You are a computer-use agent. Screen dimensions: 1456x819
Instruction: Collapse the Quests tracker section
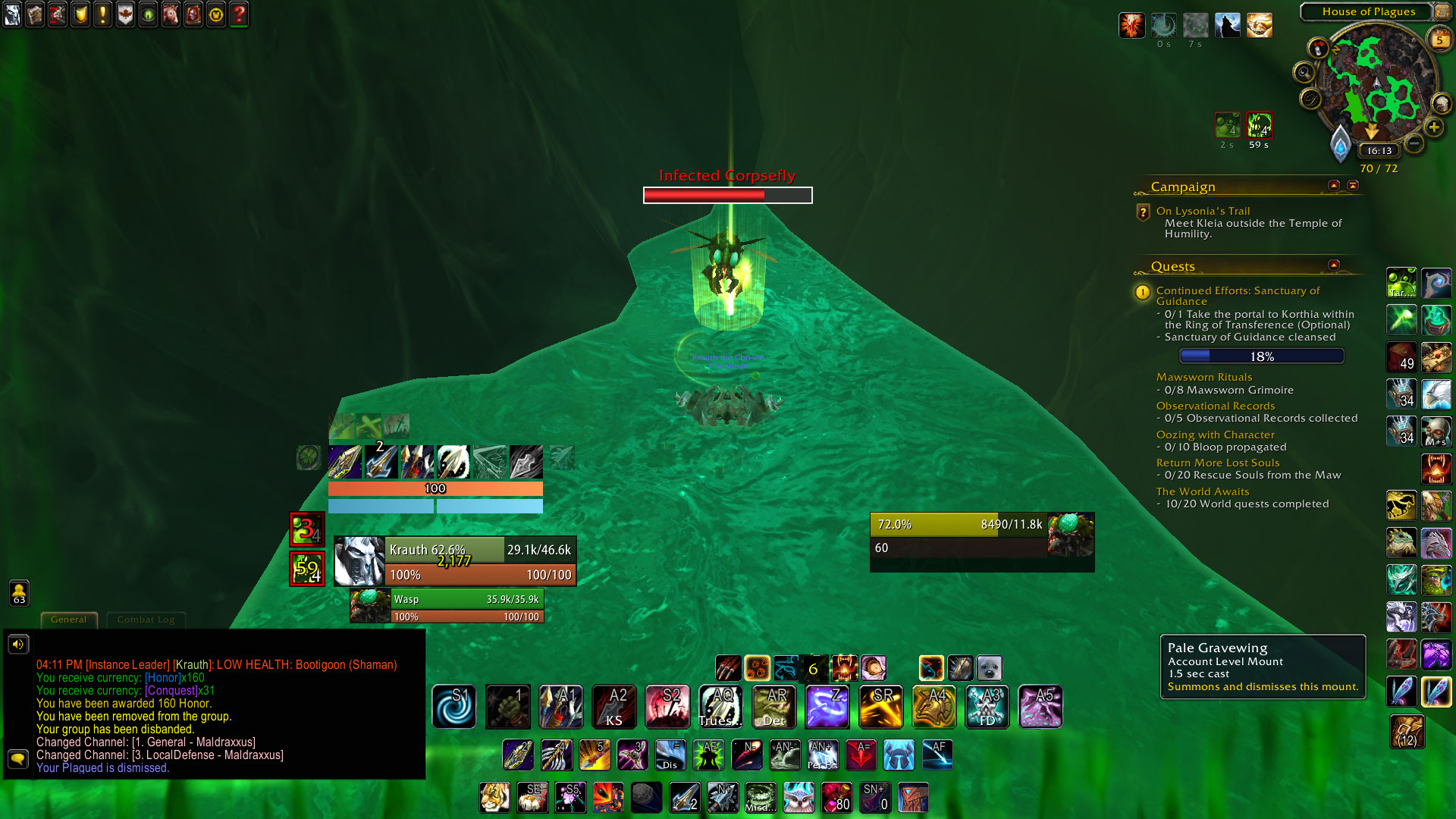coord(1334,265)
